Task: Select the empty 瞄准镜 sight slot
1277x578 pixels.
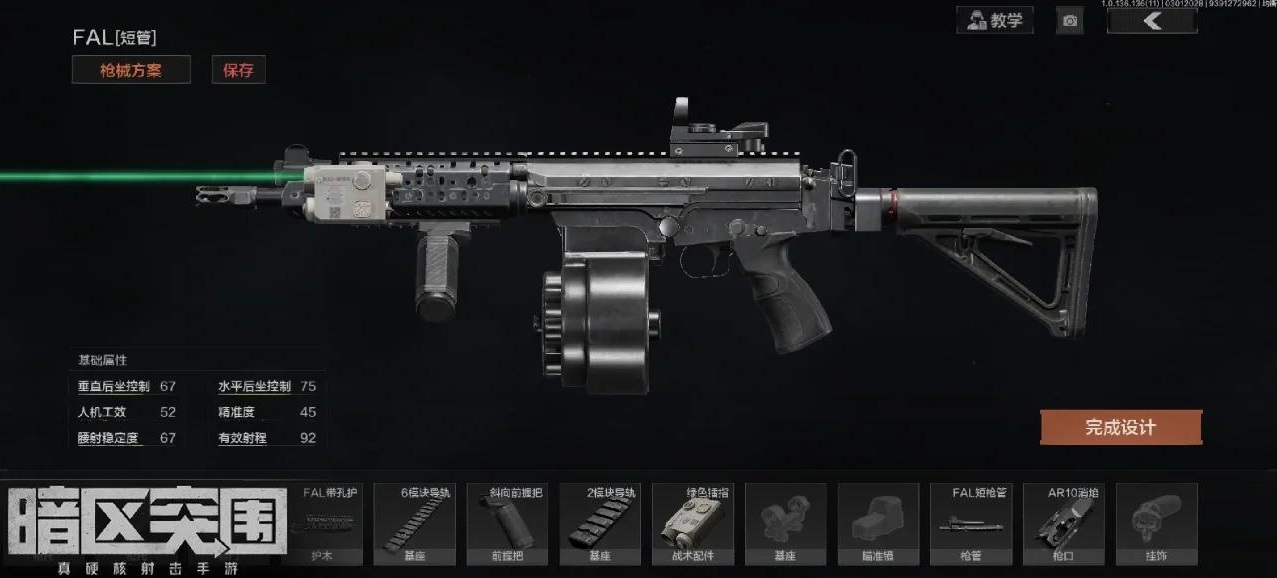Action: 879,524
